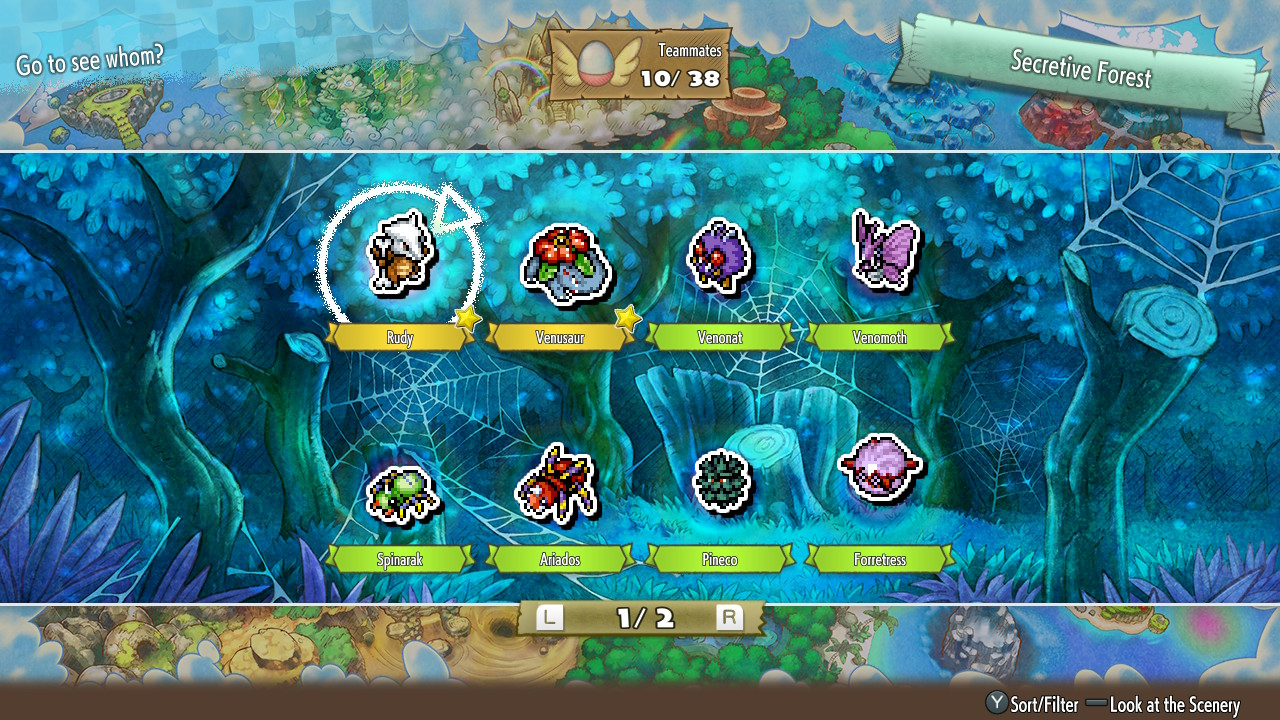Pick Venonat from the teammate list
Image resolution: width=1280 pixels, height=720 pixels.
point(718,256)
